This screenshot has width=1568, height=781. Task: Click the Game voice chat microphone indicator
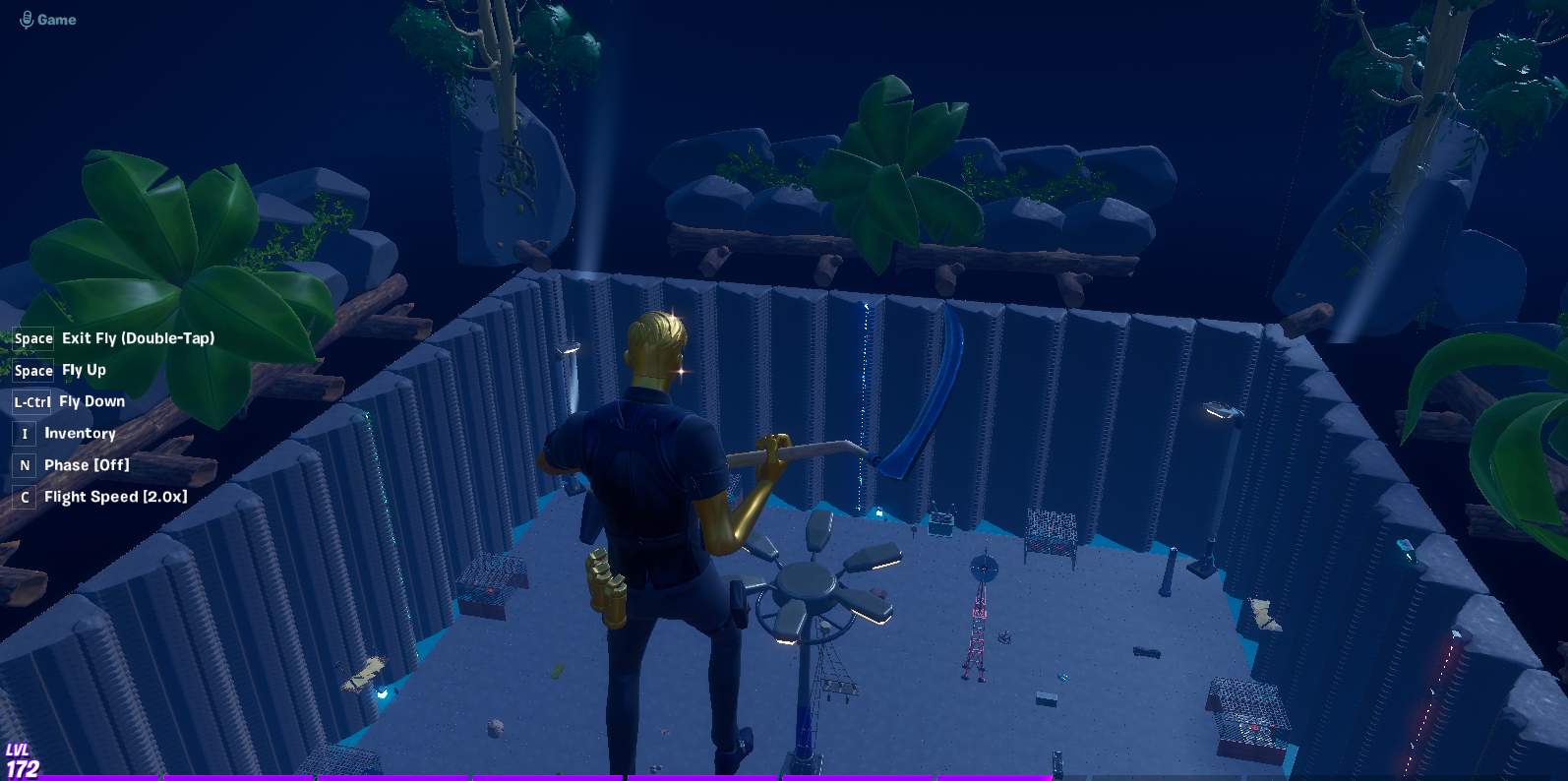[x=27, y=20]
